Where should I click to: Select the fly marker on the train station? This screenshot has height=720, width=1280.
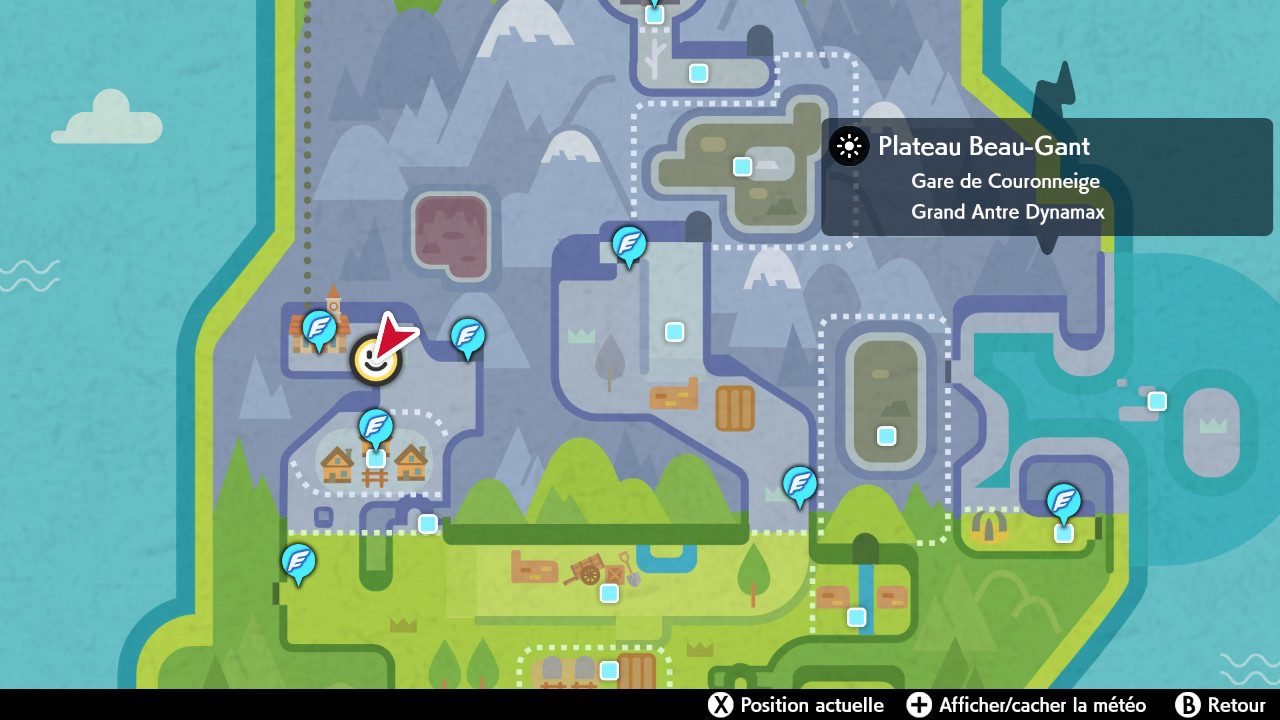[x=319, y=328]
